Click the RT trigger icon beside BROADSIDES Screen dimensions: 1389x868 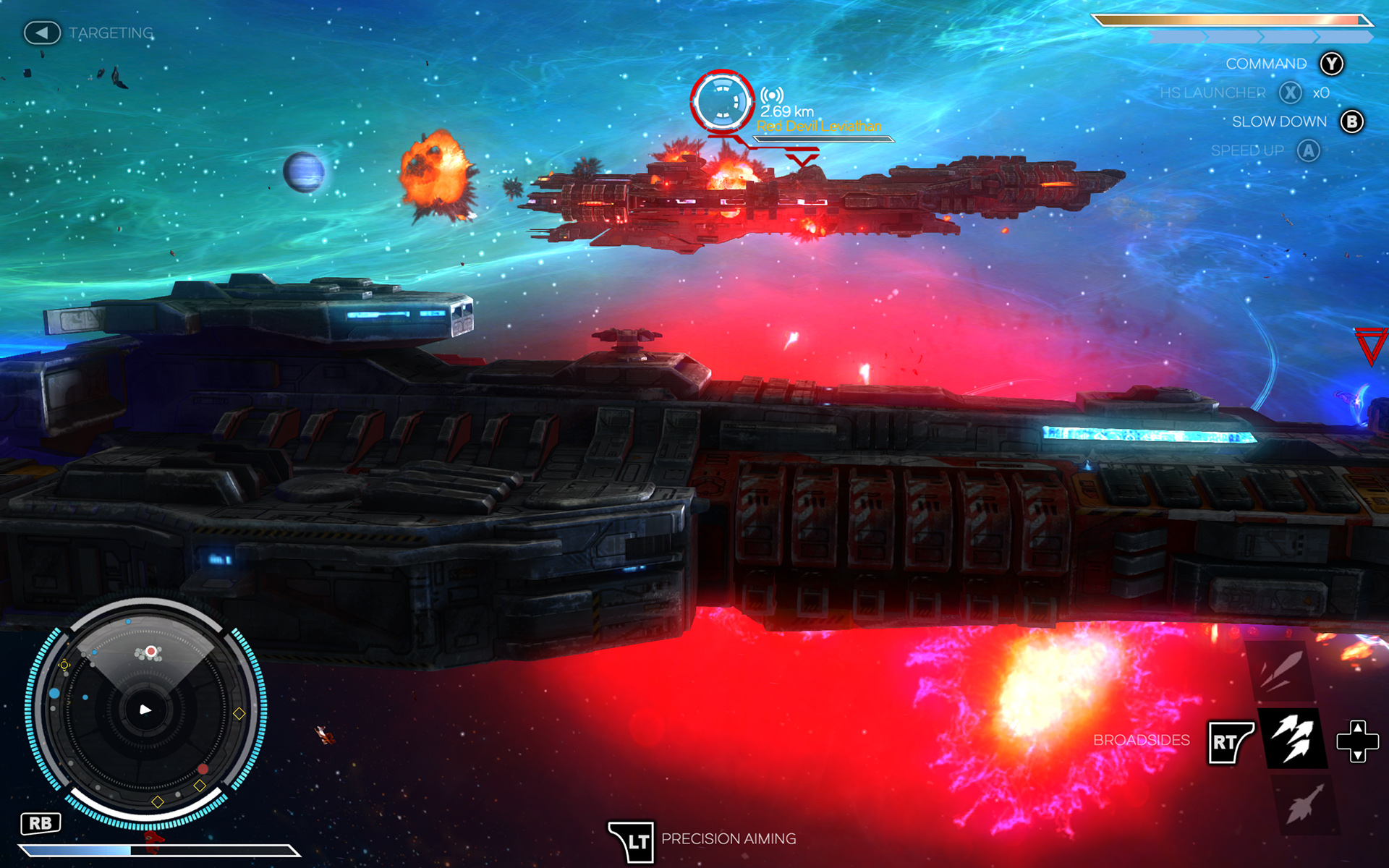pos(1231,741)
